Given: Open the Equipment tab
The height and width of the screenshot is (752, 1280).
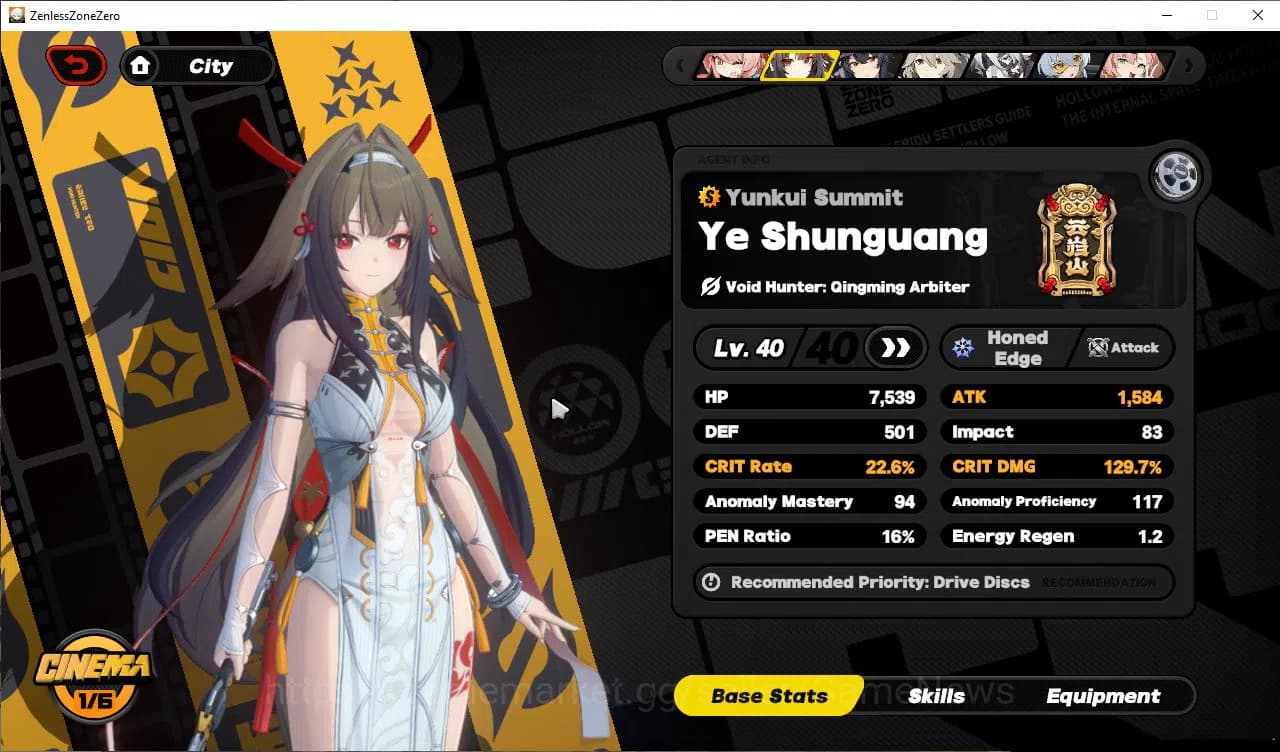Looking at the screenshot, I should point(1104,696).
